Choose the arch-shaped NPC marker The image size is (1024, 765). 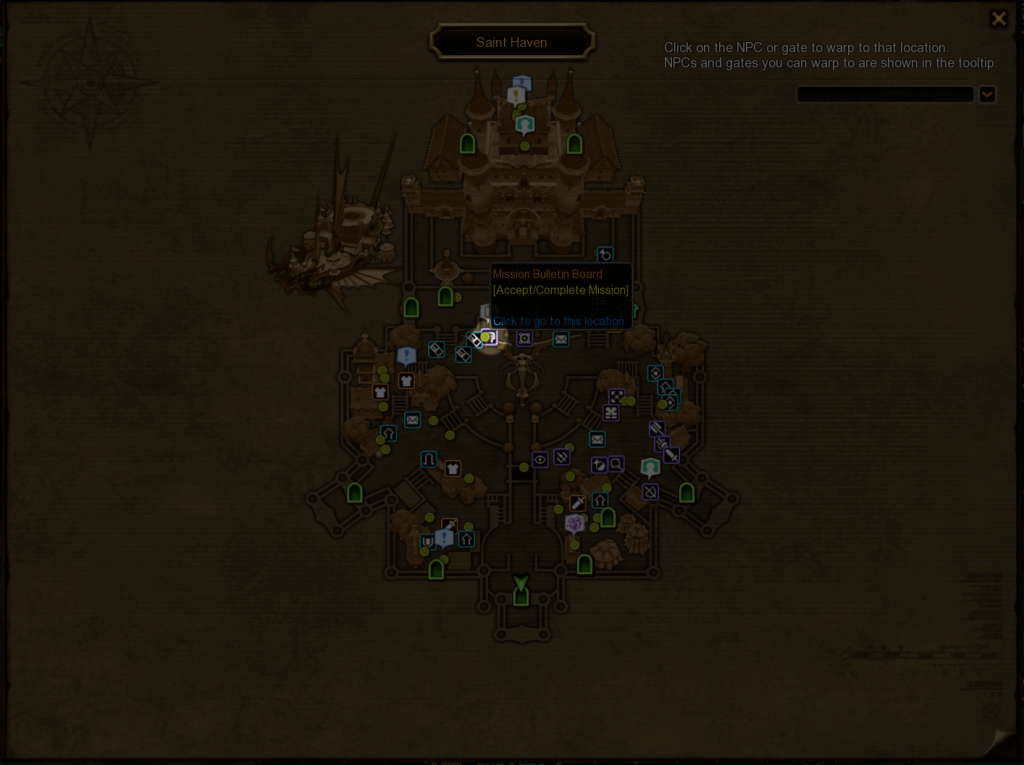click(x=429, y=459)
